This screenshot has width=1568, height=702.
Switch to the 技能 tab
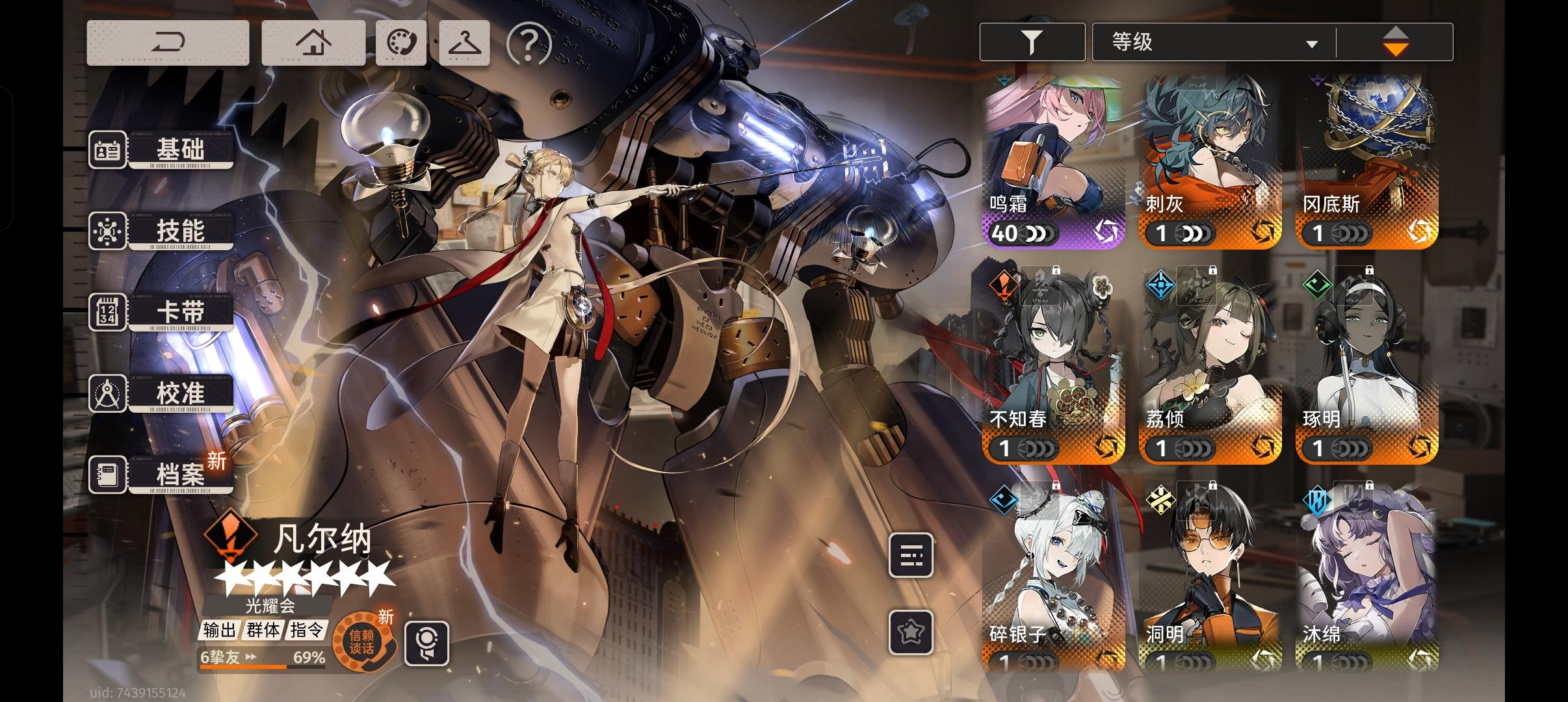coord(163,231)
